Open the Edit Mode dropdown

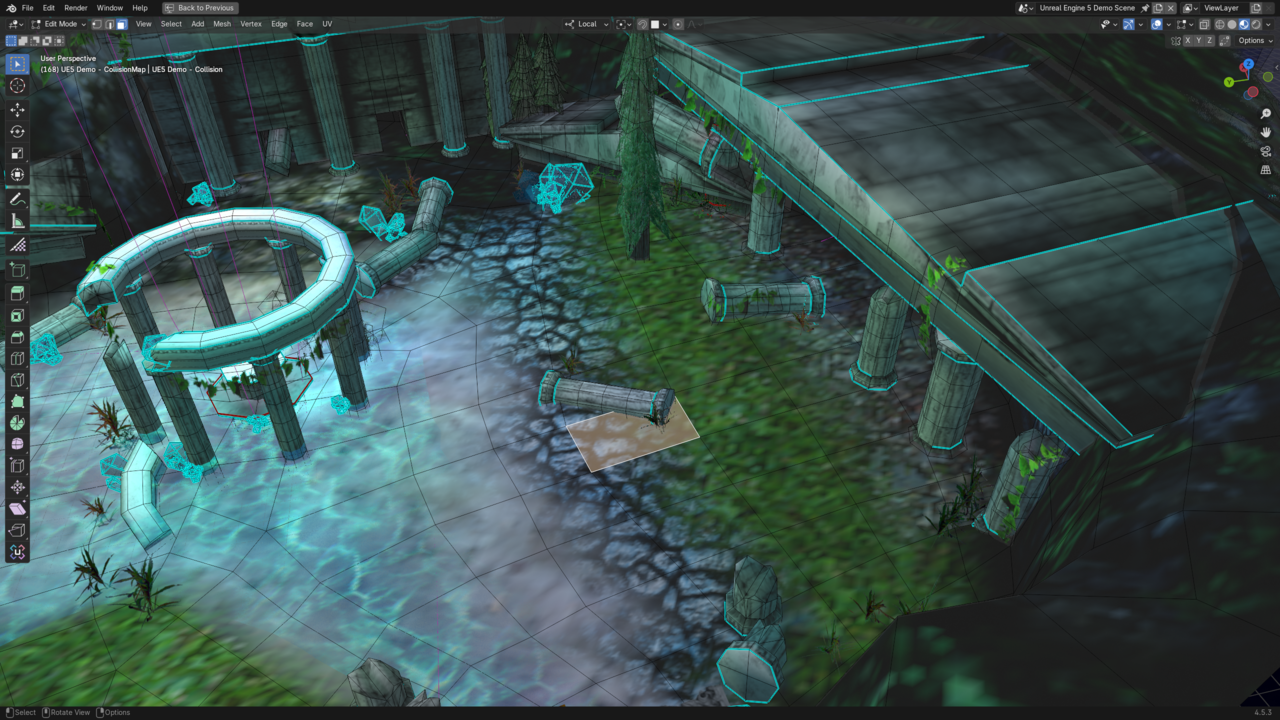pyautogui.click(x=58, y=24)
